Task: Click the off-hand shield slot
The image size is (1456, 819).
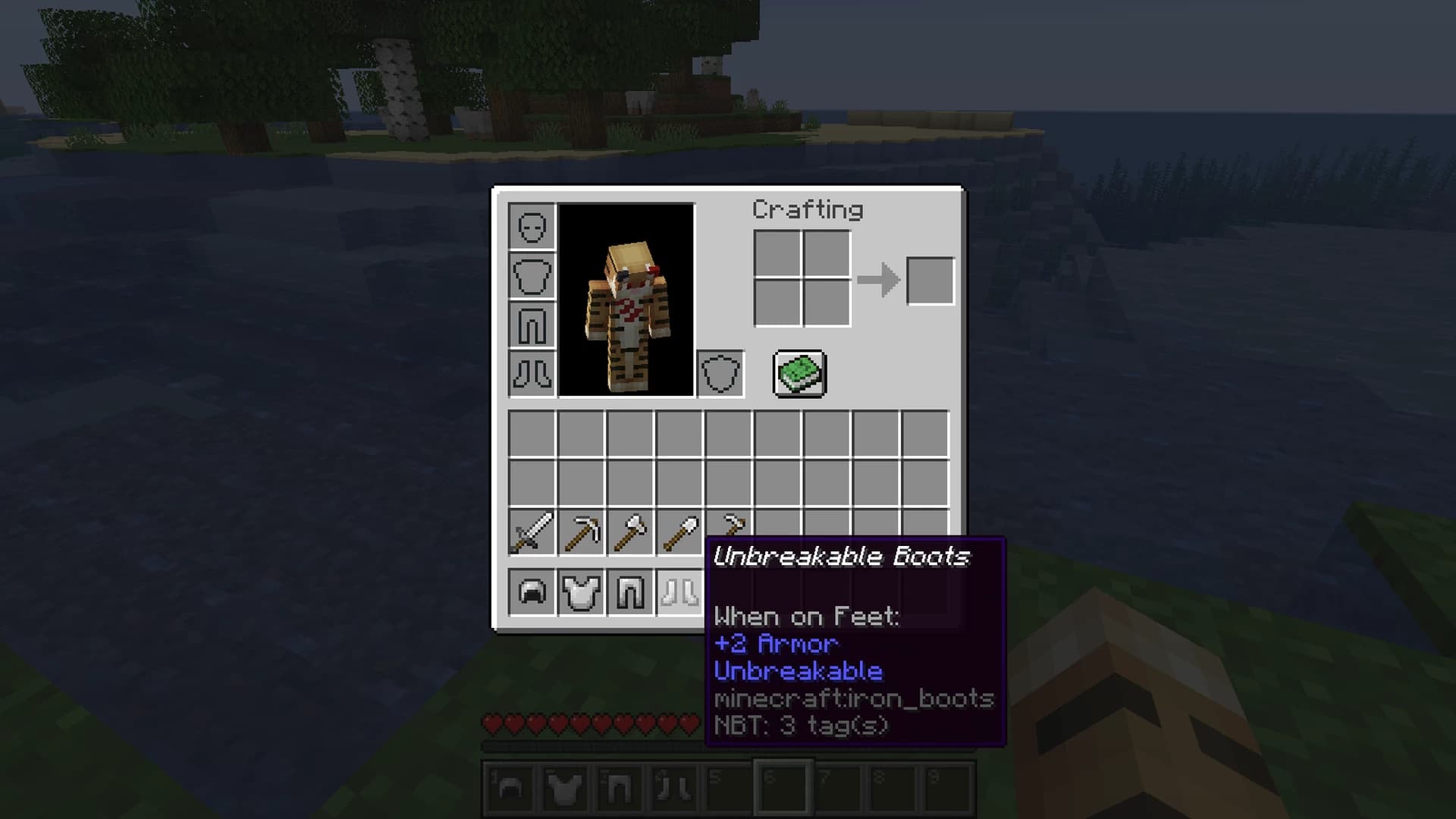Action: click(x=720, y=372)
